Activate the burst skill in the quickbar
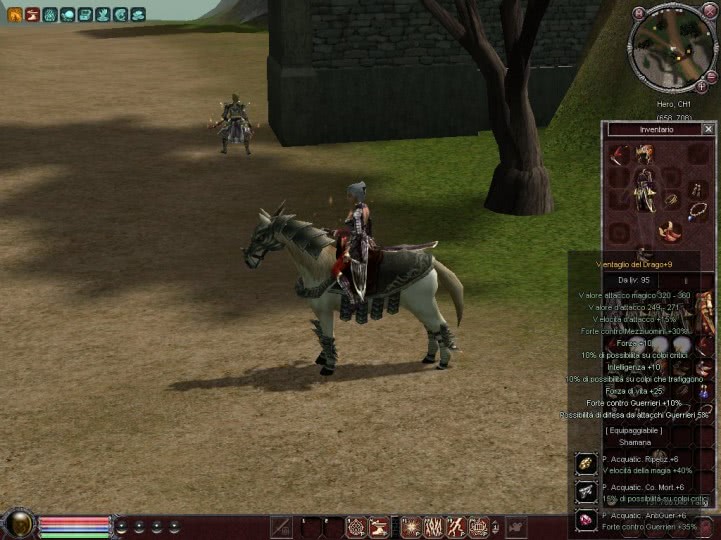The height and width of the screenshot is (540, 721). [x=410, y=526]
